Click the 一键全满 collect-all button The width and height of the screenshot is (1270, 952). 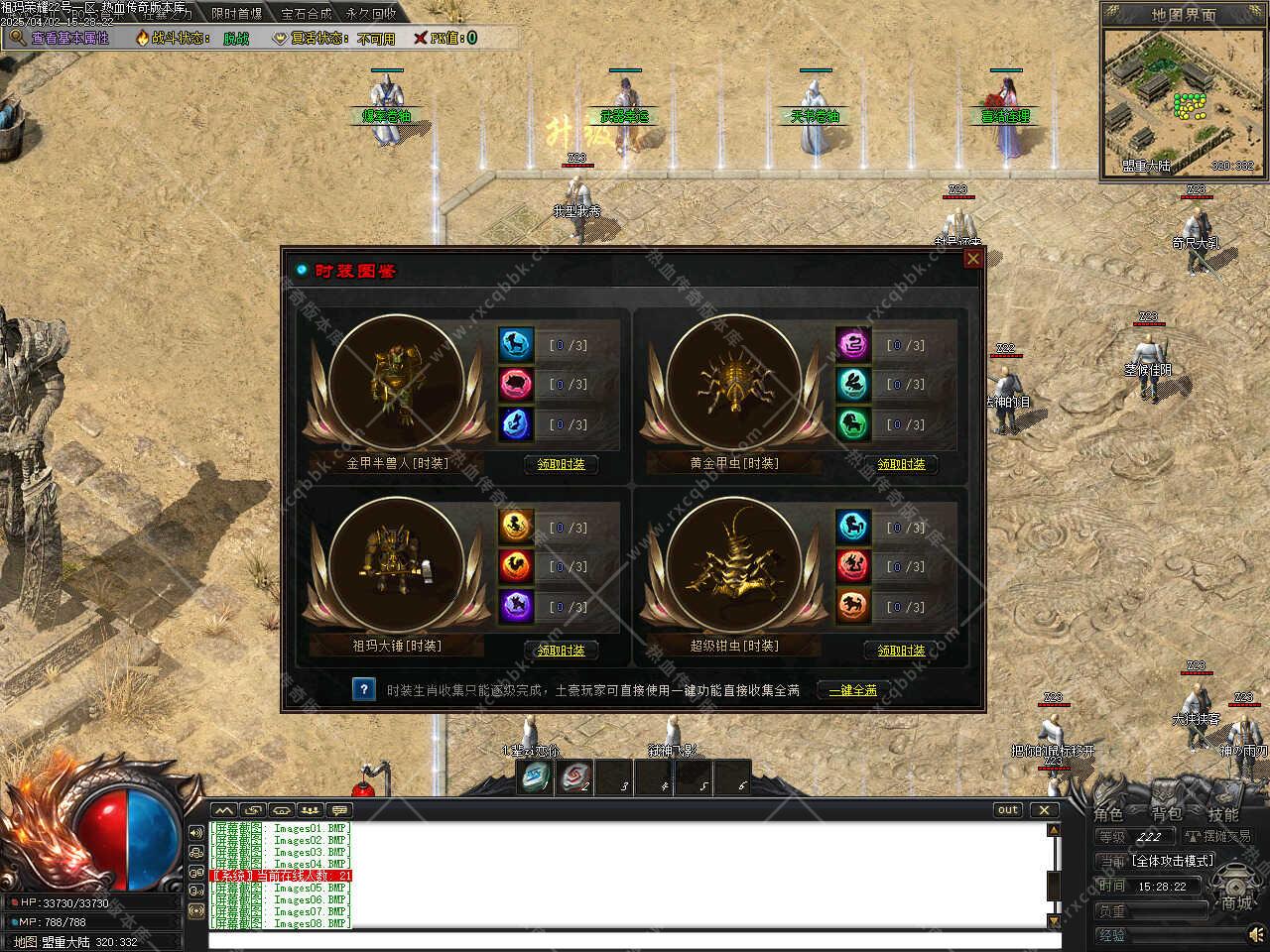coord(852,690)
